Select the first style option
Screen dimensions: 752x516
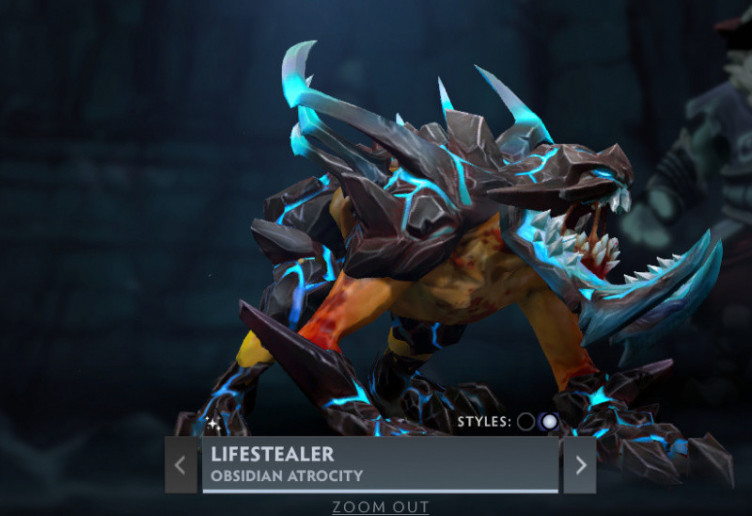(x=526, y=421)
